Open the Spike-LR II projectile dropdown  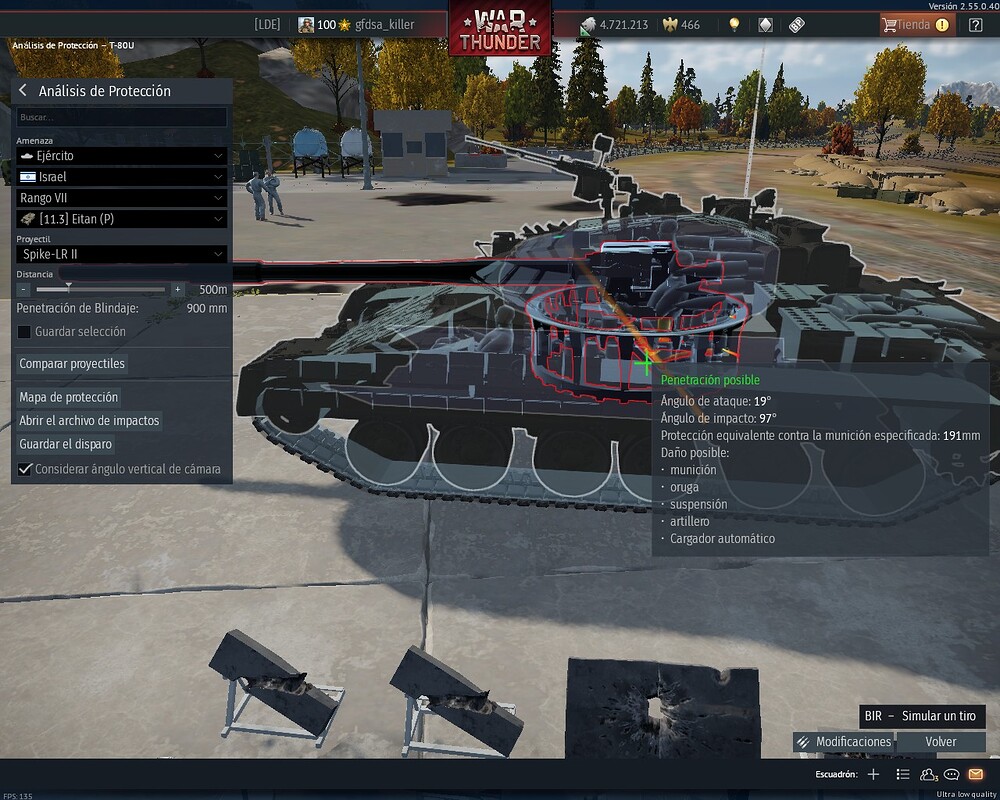pyautogui.click(x=122, y=254)
